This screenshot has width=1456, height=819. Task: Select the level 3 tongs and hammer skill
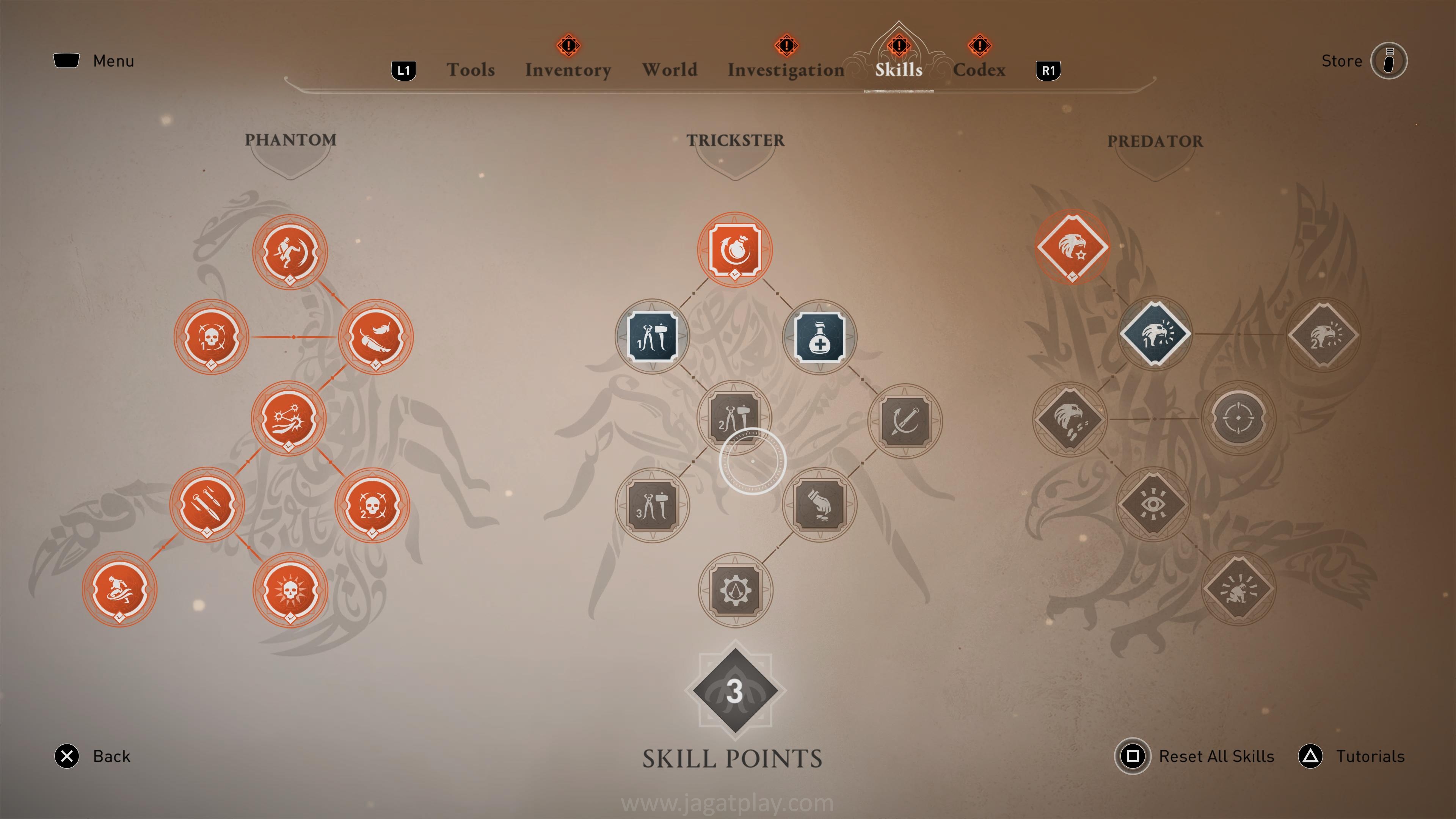click(x=652, y=505)
